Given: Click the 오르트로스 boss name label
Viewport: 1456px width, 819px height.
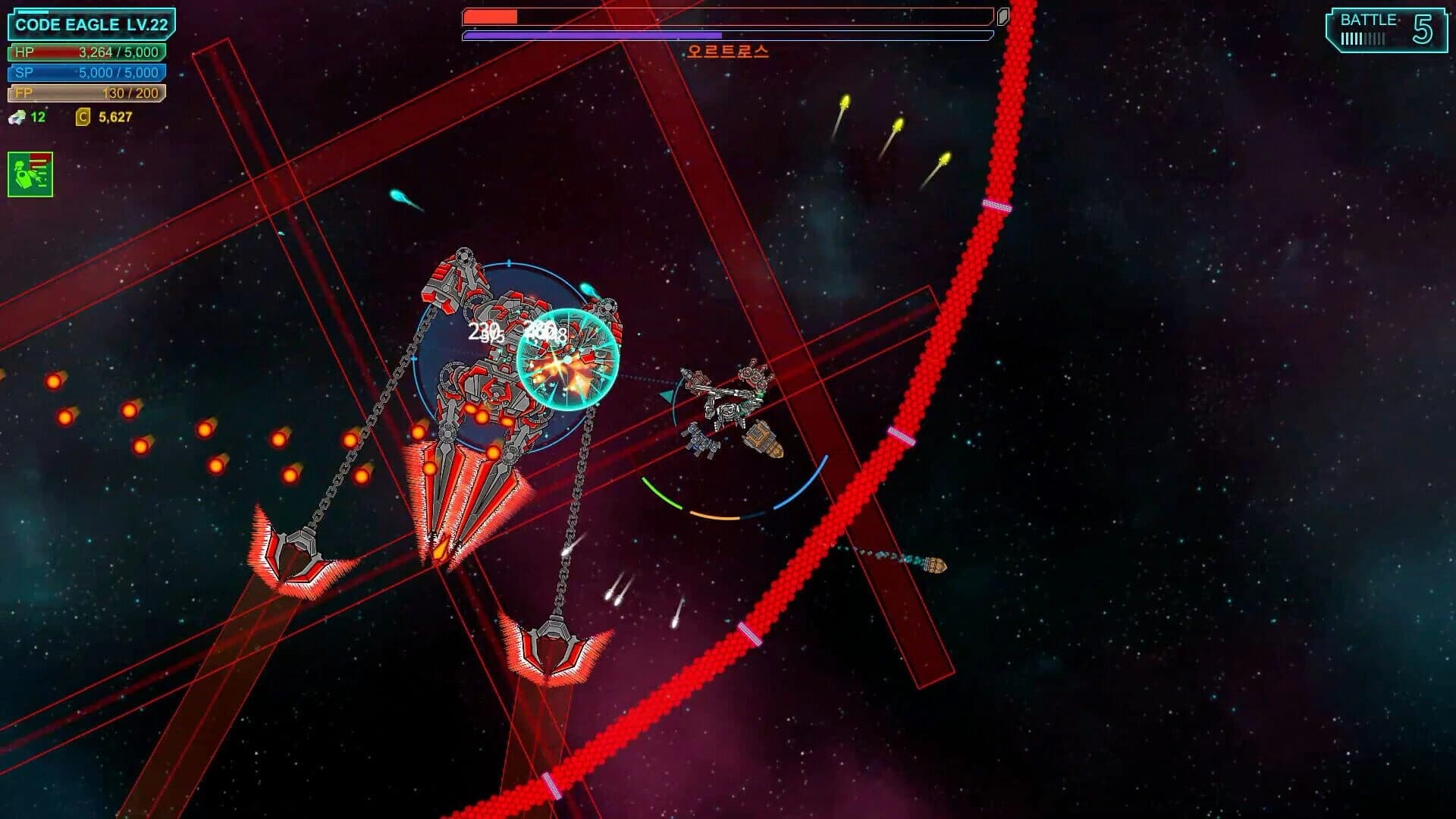Looking at the screenshot, I should [728, 52].
